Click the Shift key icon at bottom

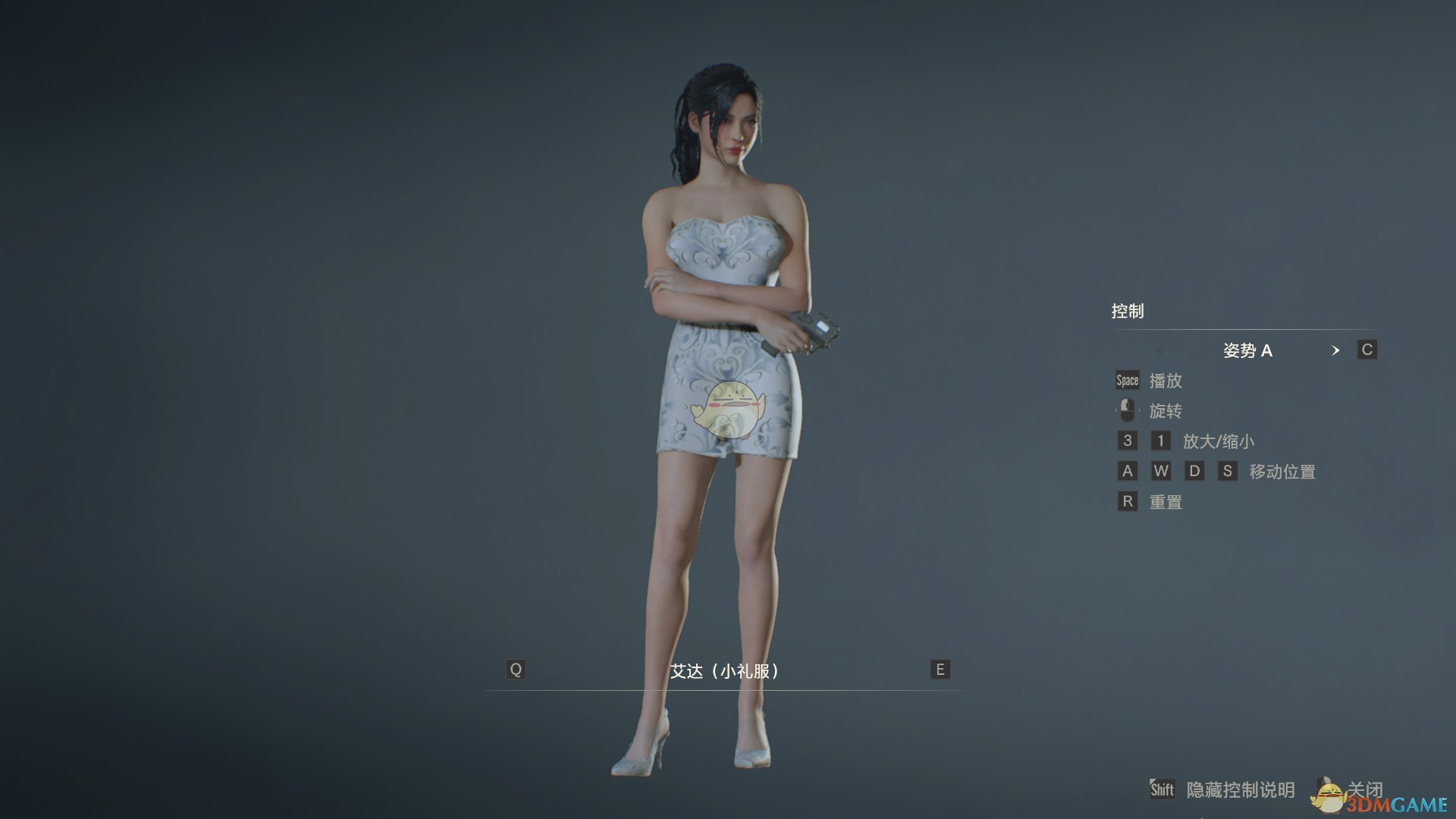pos(1163,789)
